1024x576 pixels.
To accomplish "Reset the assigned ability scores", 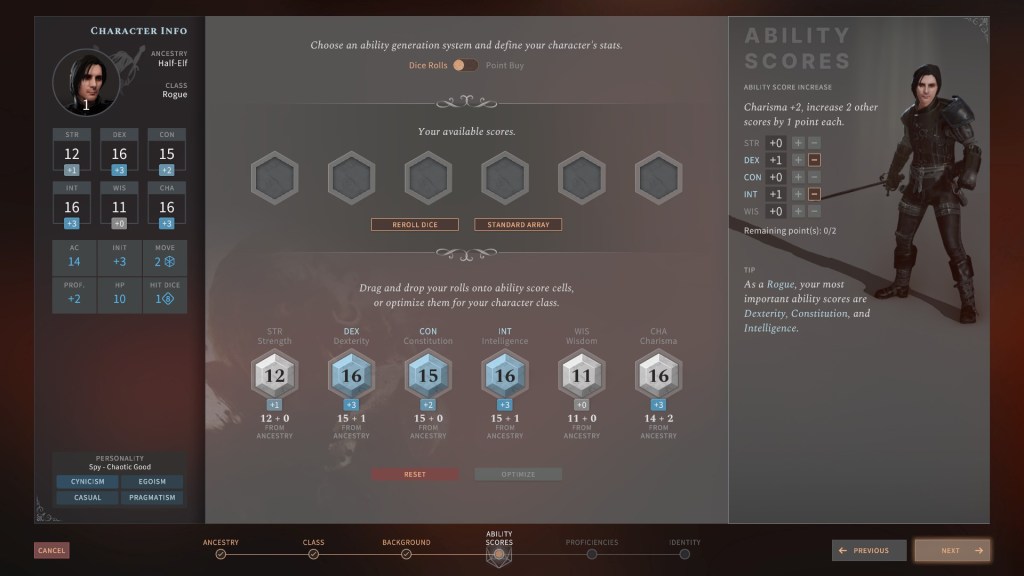I will (x=415, y=474).
